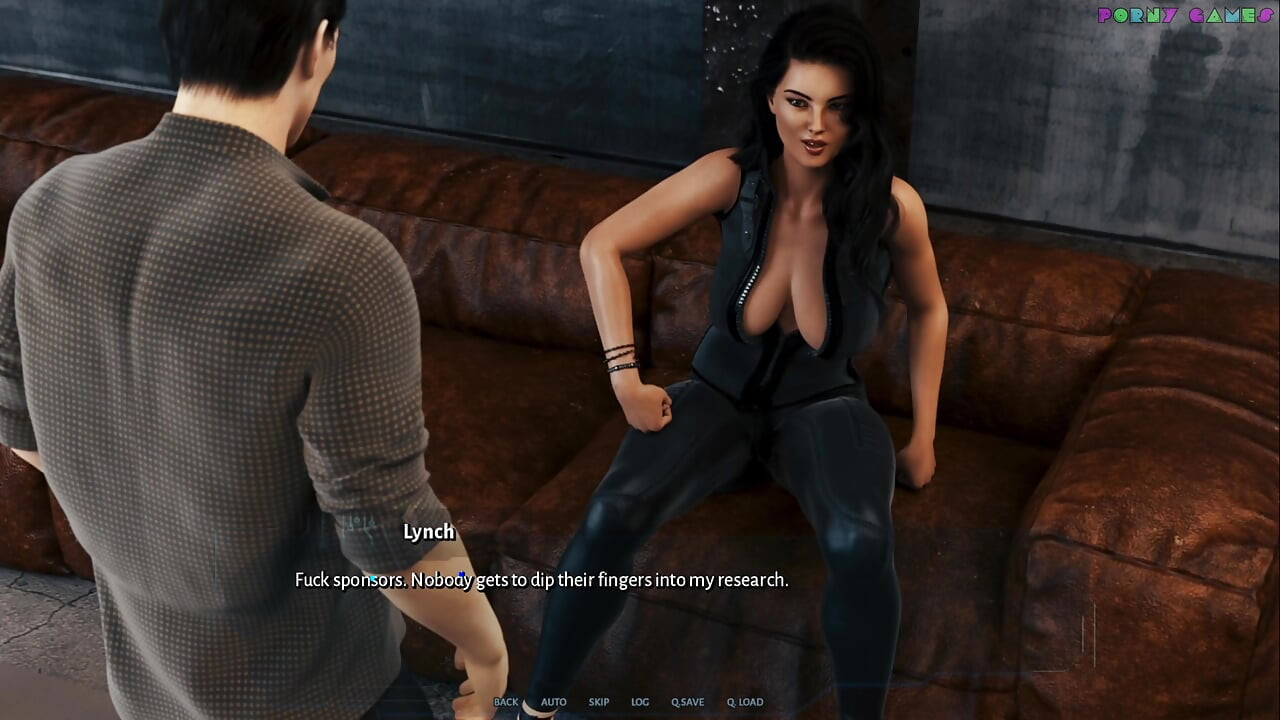Toggle SKIP off to stop fast-forwarding
The image size is (1280, 720).
click(598, 702)
